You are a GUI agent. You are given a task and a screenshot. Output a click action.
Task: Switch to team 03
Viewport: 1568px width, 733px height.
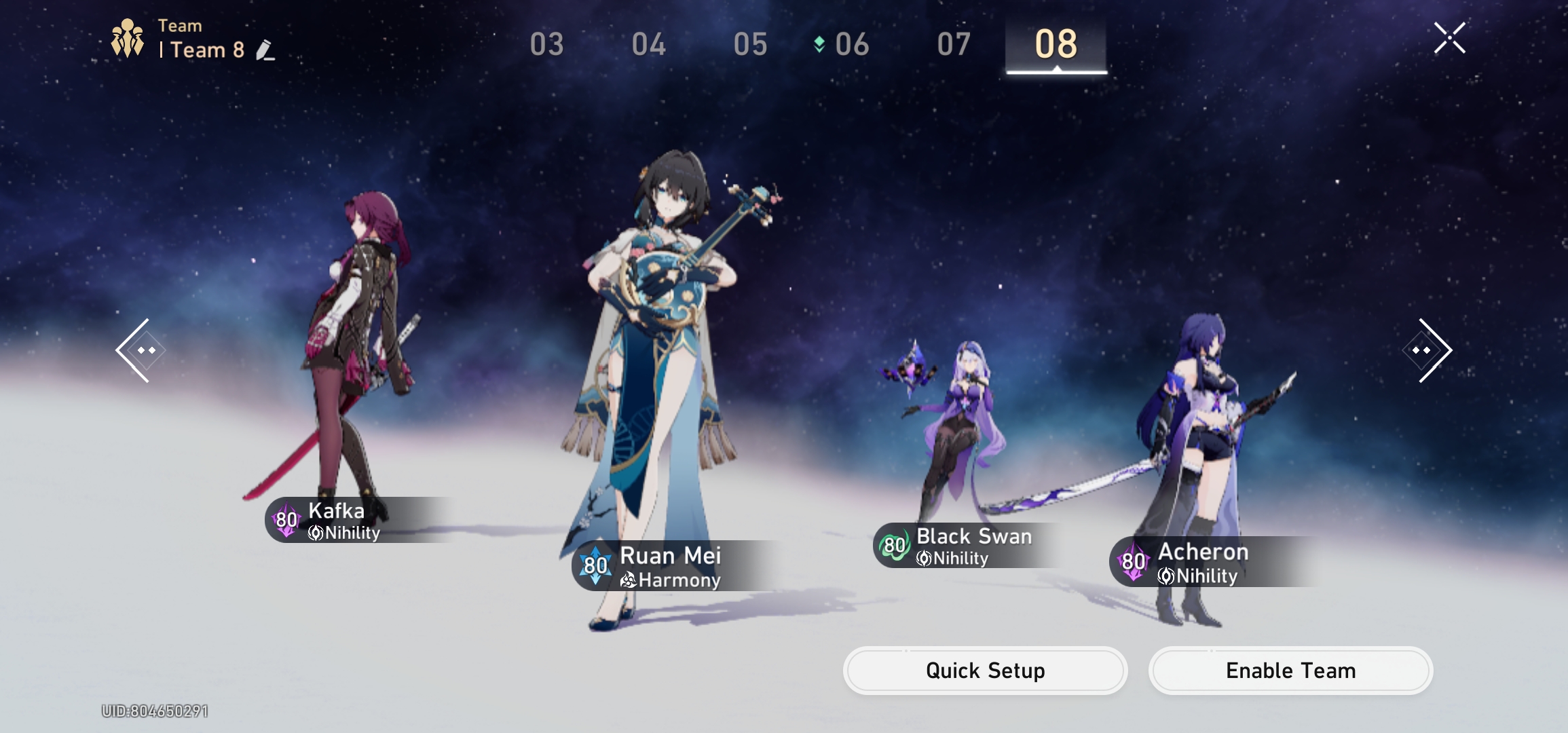pyautogui.click(x=547, y=43)
